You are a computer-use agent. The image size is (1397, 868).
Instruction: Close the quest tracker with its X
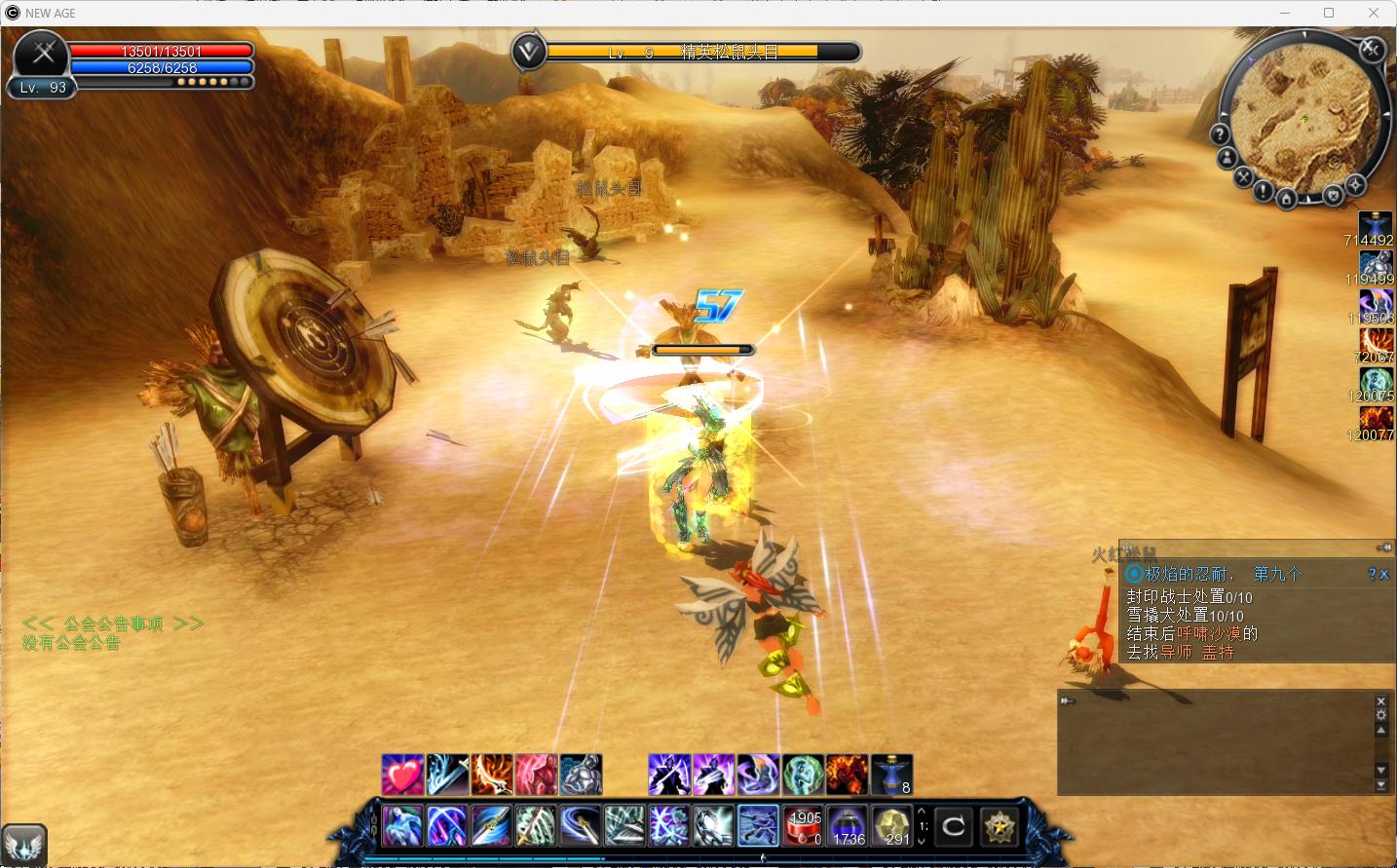coord(1384,575)
